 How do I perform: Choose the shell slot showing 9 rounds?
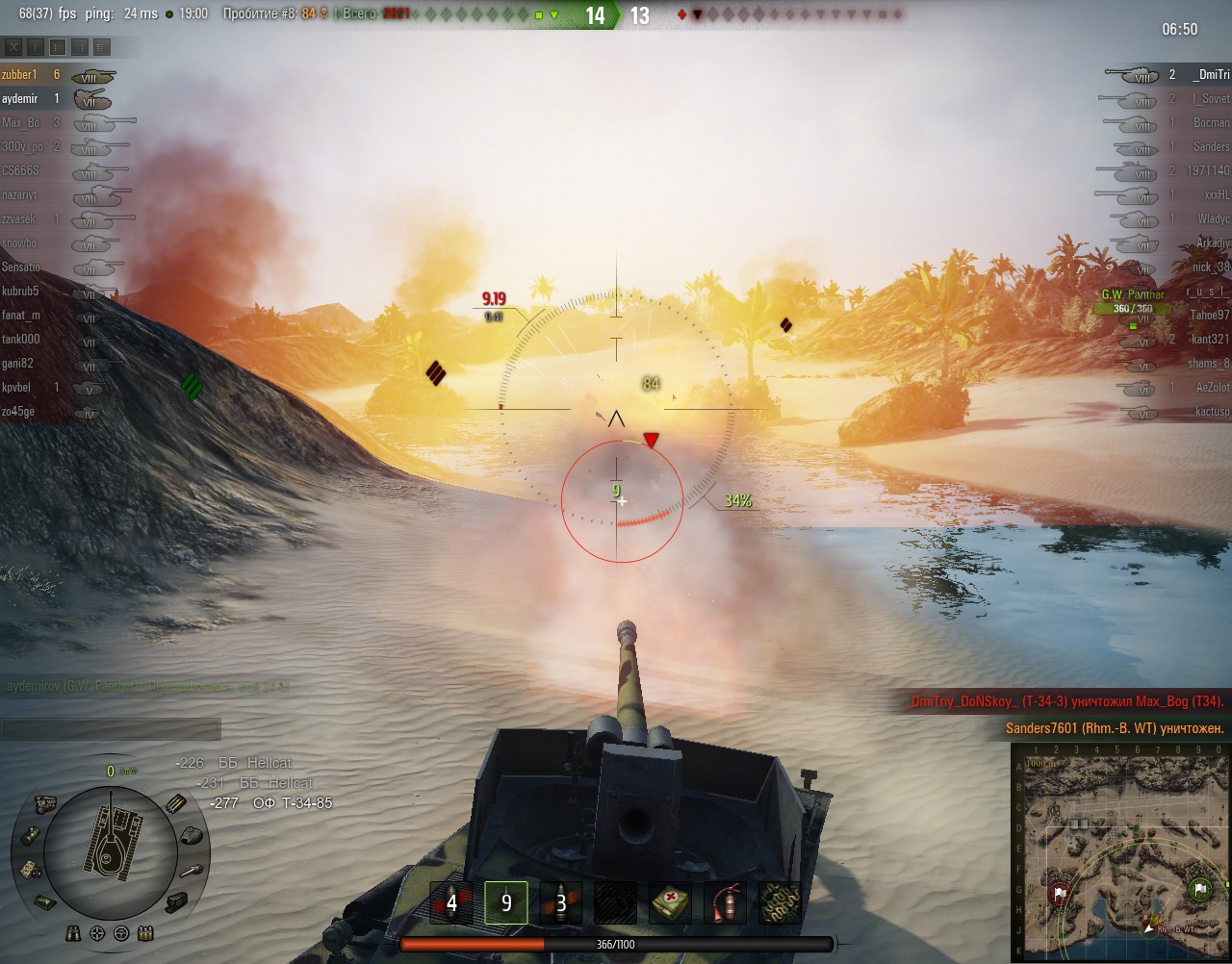[x=506, y=903]
